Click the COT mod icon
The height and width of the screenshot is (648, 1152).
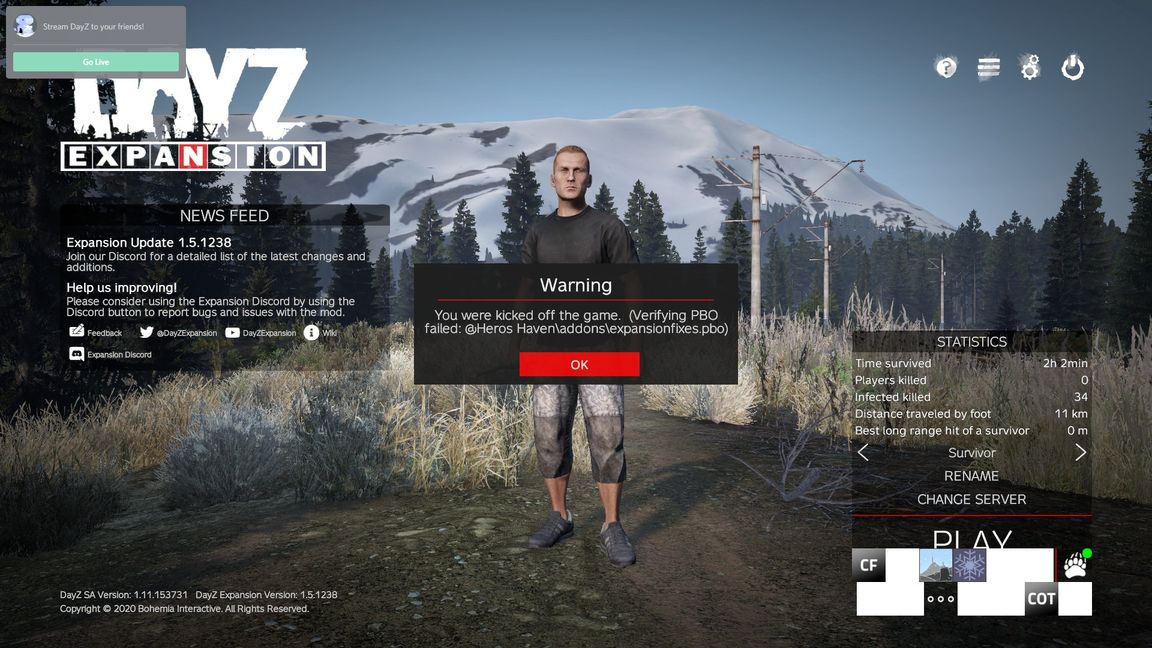point(1041,599)
